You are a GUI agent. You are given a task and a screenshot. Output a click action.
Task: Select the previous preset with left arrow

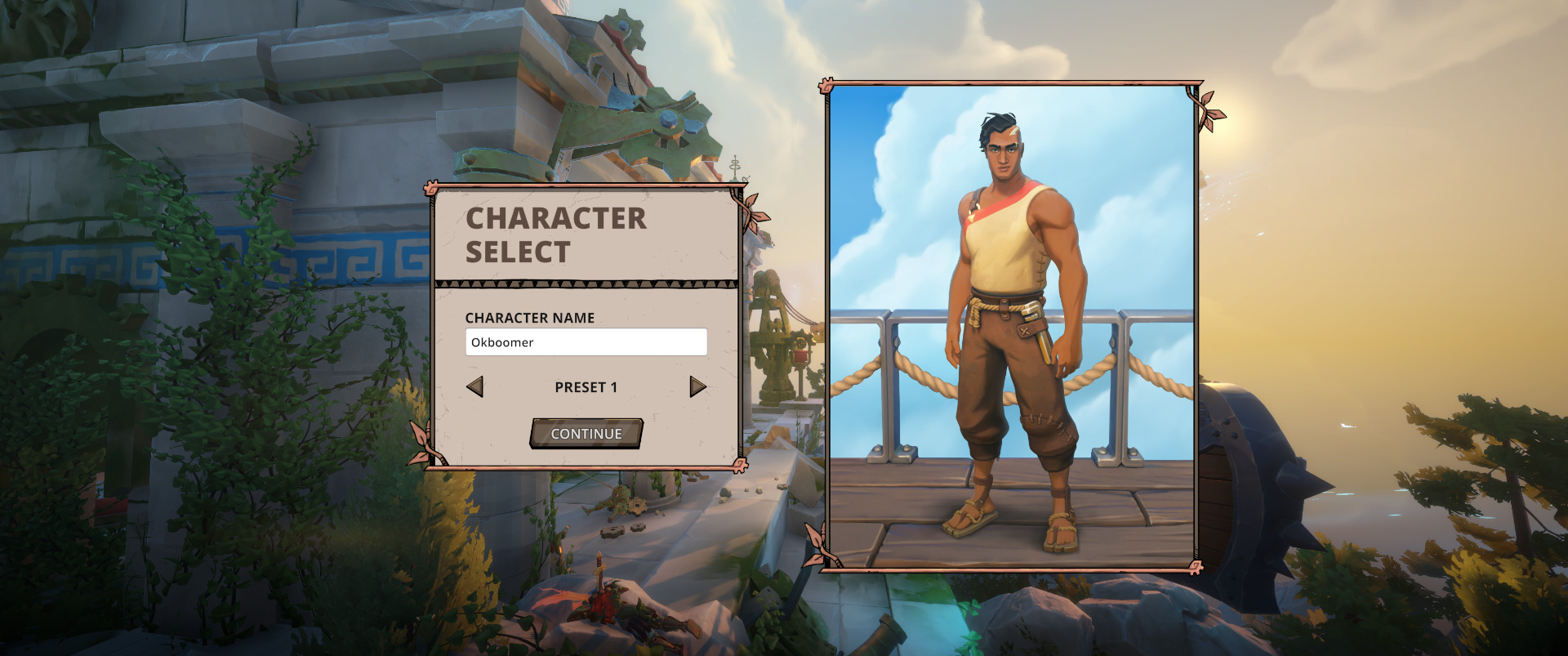[474, 386]
